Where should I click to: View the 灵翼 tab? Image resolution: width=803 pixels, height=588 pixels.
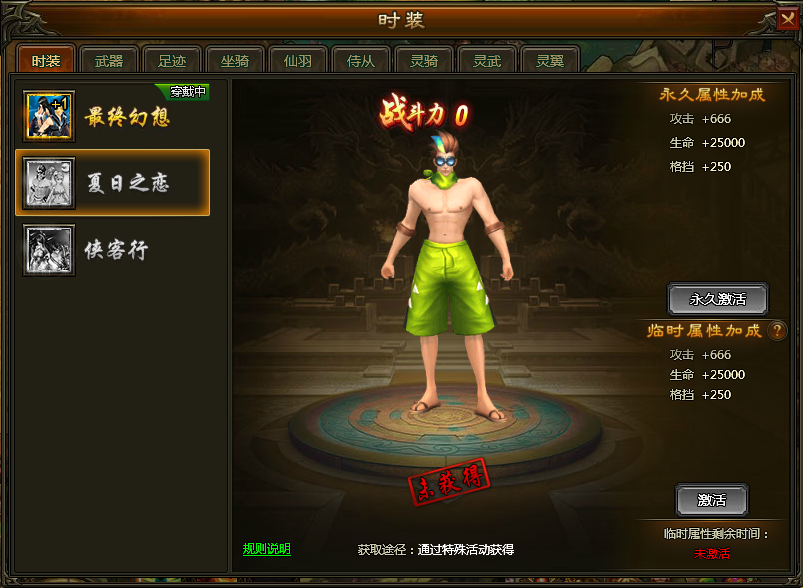click(x=550, y=61)
